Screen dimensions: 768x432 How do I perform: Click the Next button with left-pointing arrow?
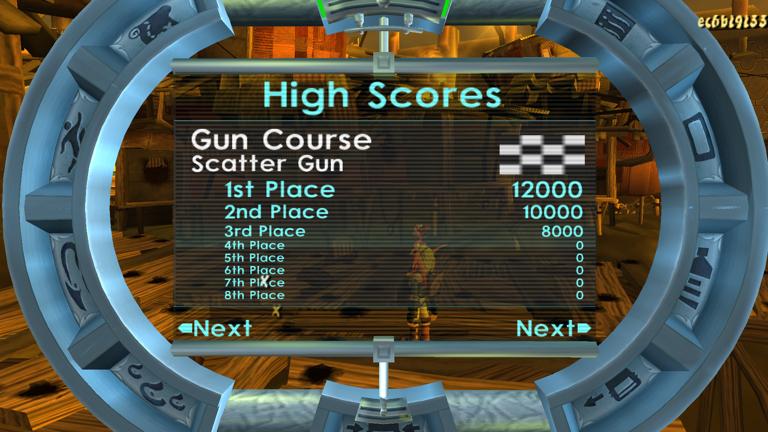point(215,328)
